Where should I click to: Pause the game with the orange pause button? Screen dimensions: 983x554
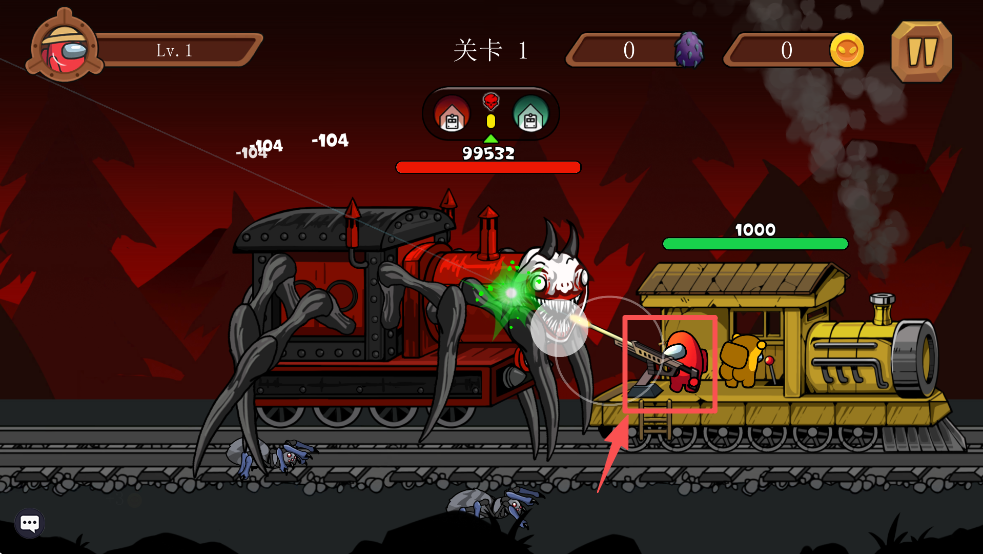[x=921, y=51]
